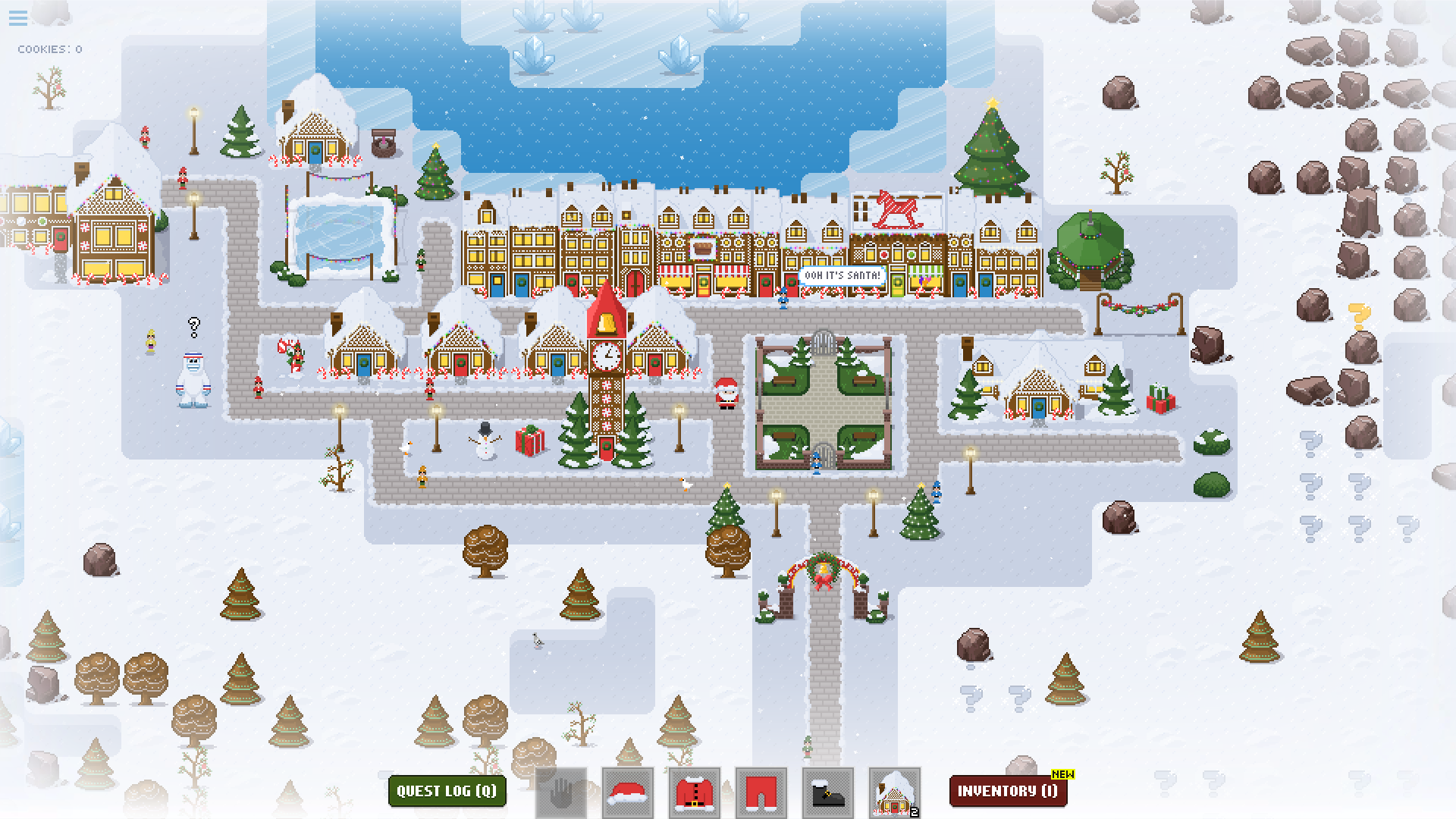This screenshot has height=819, width=1456.
Task: Click the snowman near the lamp post
Action: (x=485, y=446)
